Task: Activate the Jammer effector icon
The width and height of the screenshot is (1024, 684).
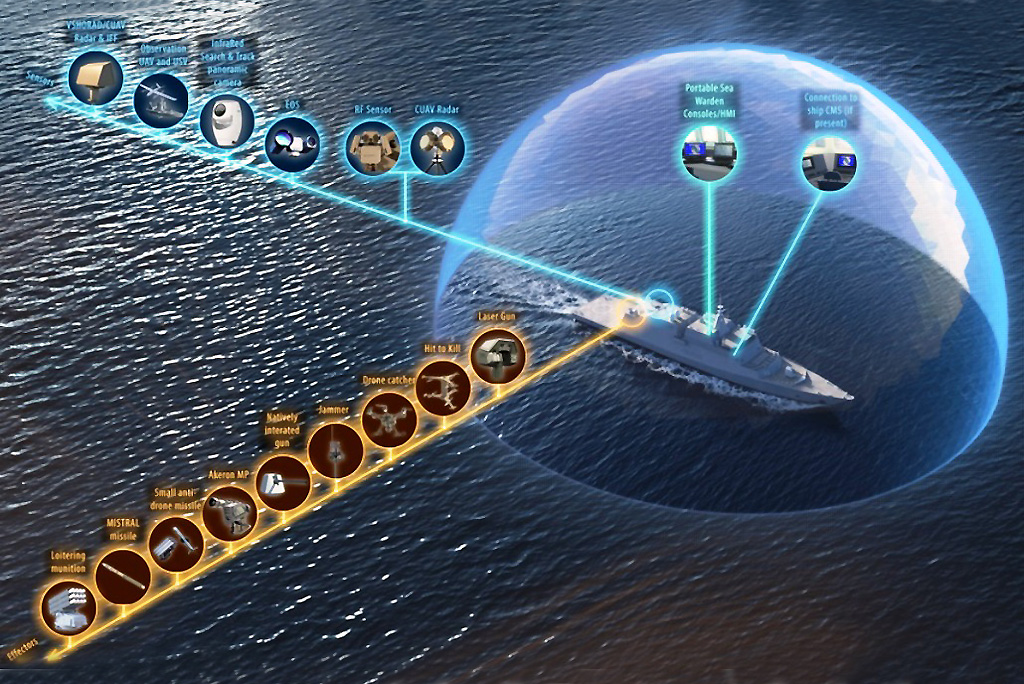Action: pyautogui.click(x=336, y=452)
